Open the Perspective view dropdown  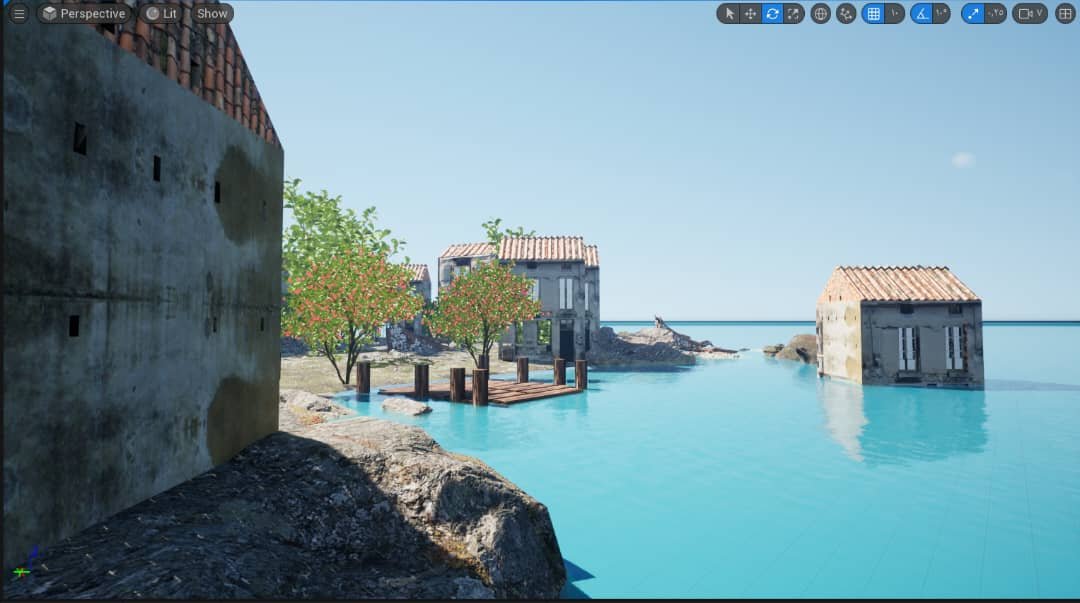[84, 14]
